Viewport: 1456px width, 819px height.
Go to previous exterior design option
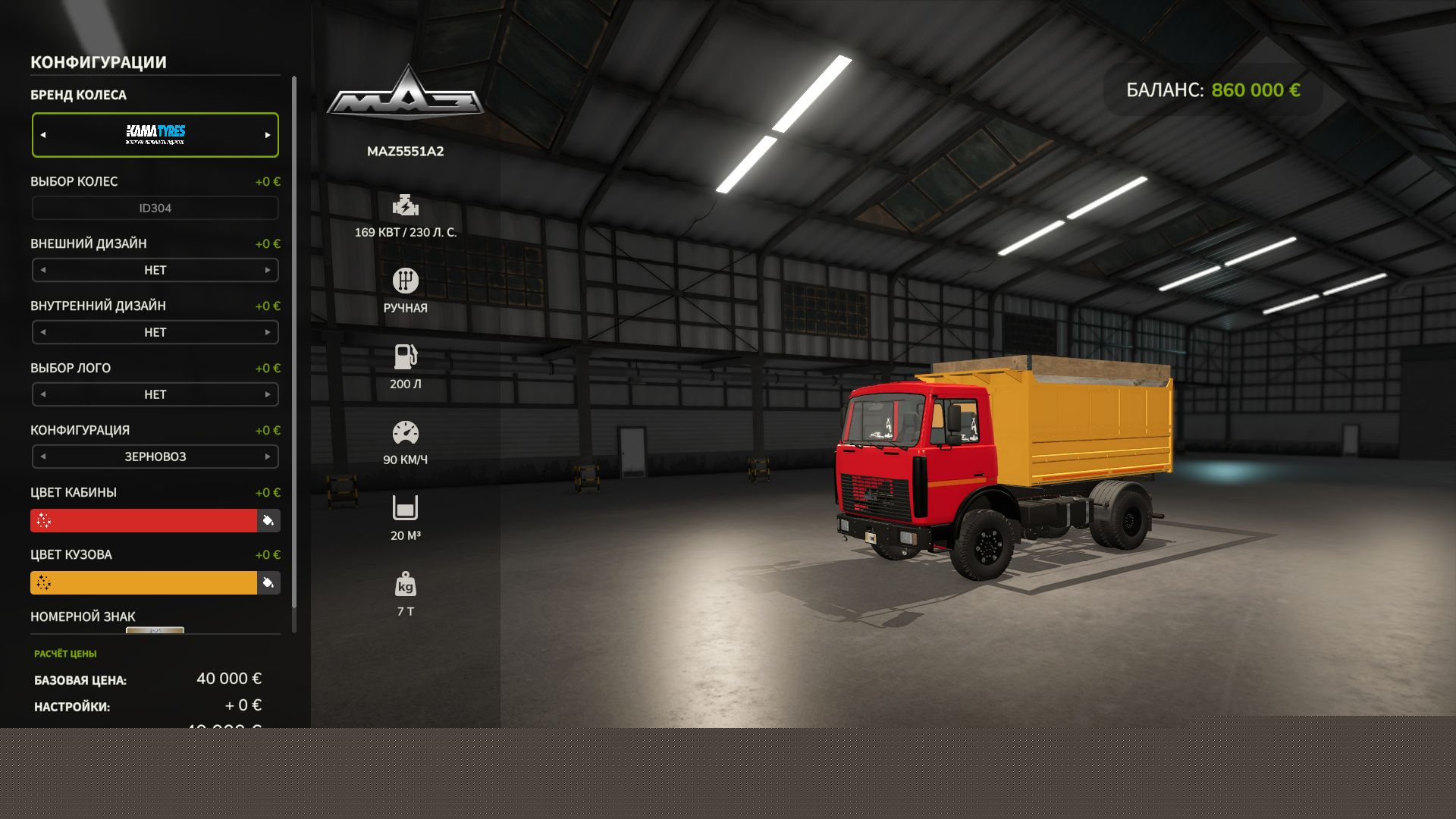pyautogui.click(x=43, y=270)
